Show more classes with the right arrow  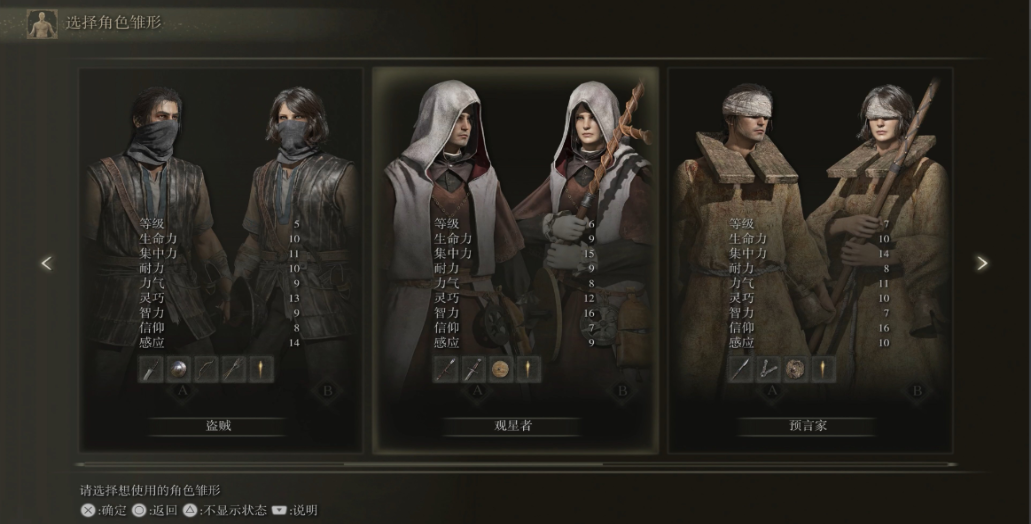click(982, 263)
